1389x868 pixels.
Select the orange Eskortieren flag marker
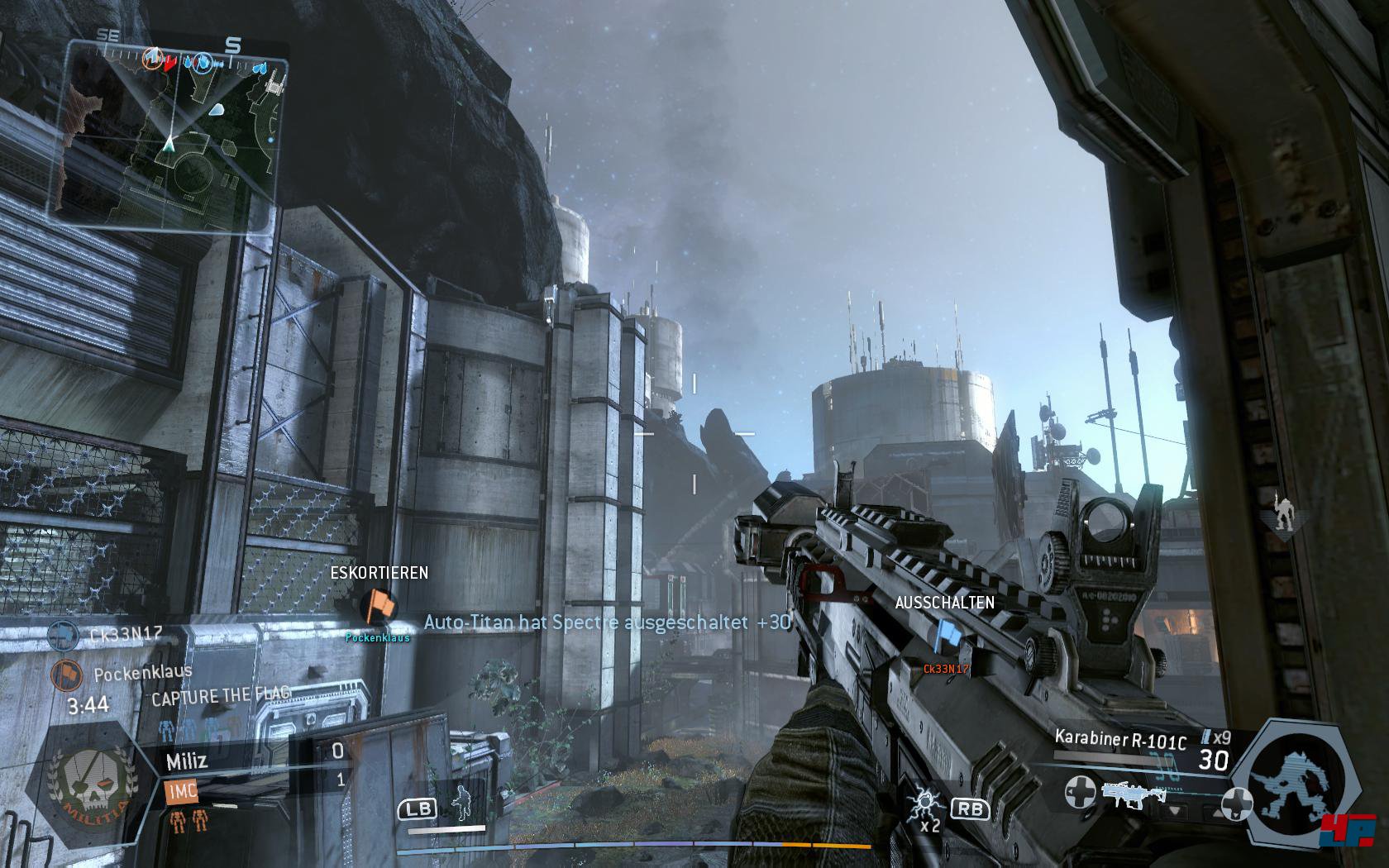point(379,605)
